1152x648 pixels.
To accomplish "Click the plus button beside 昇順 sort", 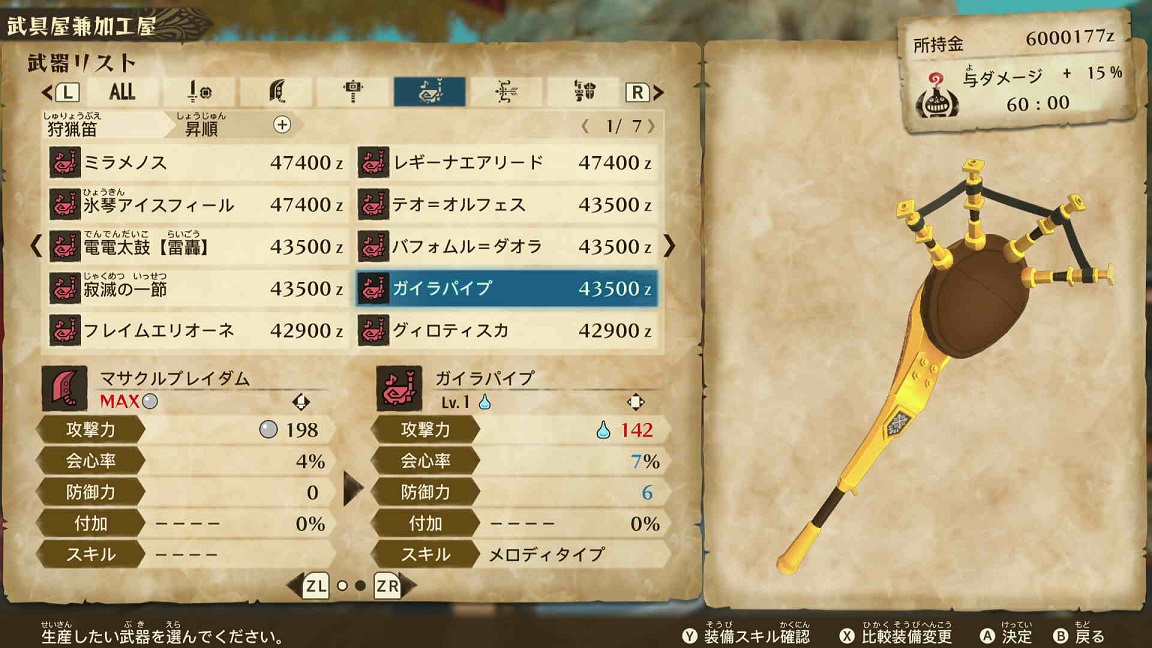I will (282, 125).
